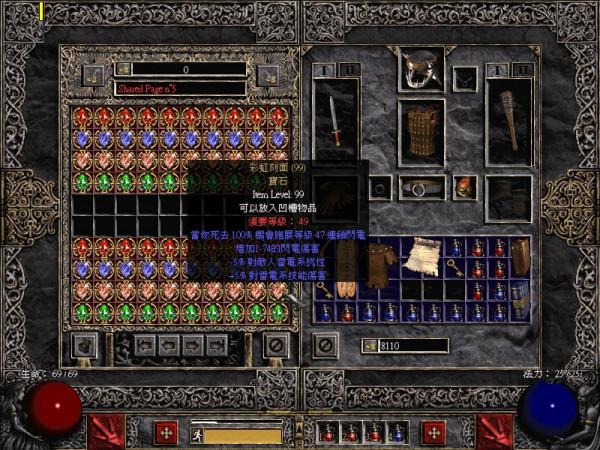Select the equipped boots slot
Image resolution: width=600 pixels, height=450 pixels.
click(x=508, y=198)
